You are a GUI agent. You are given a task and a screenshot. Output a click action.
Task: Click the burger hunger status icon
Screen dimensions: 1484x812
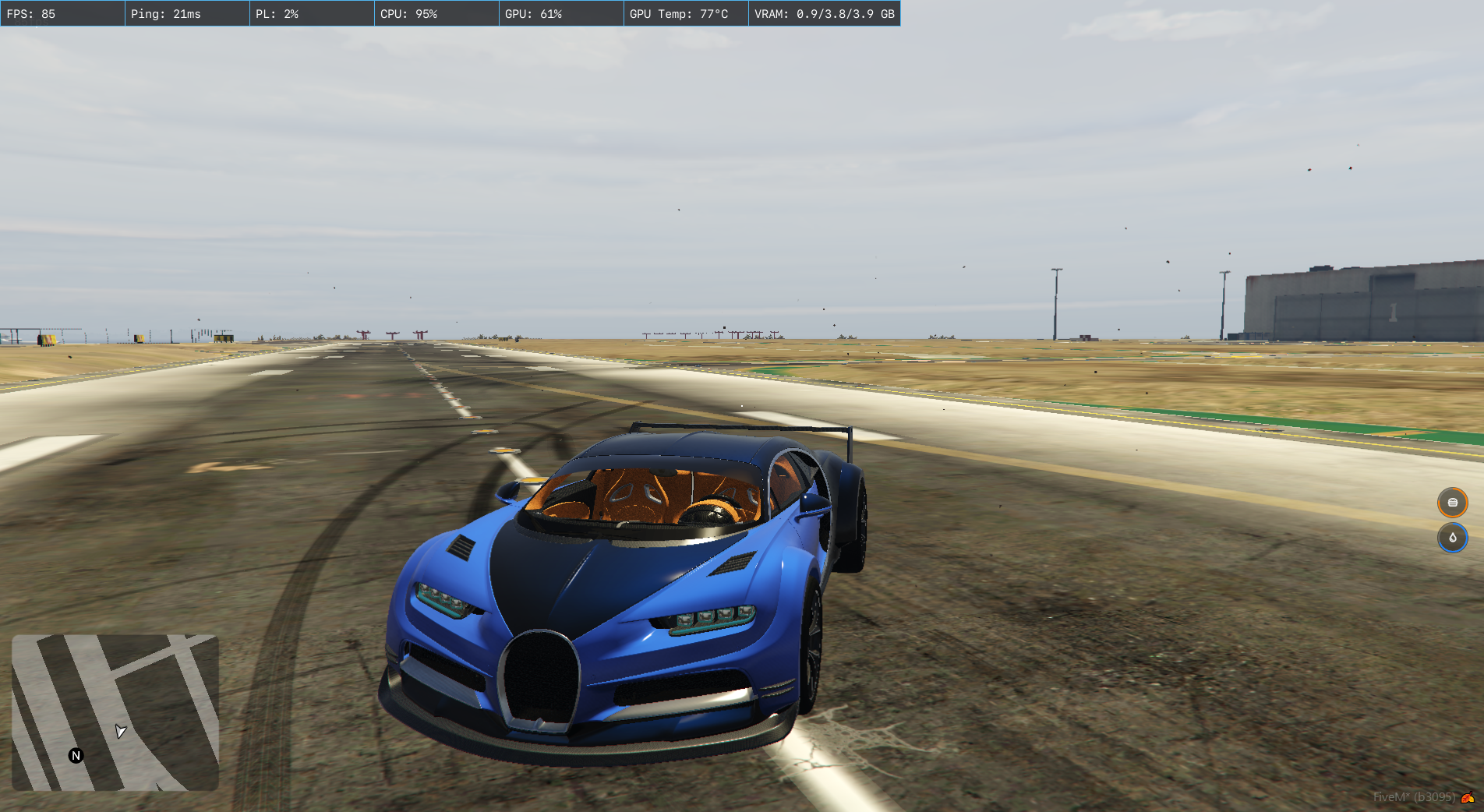point(1452,503)
